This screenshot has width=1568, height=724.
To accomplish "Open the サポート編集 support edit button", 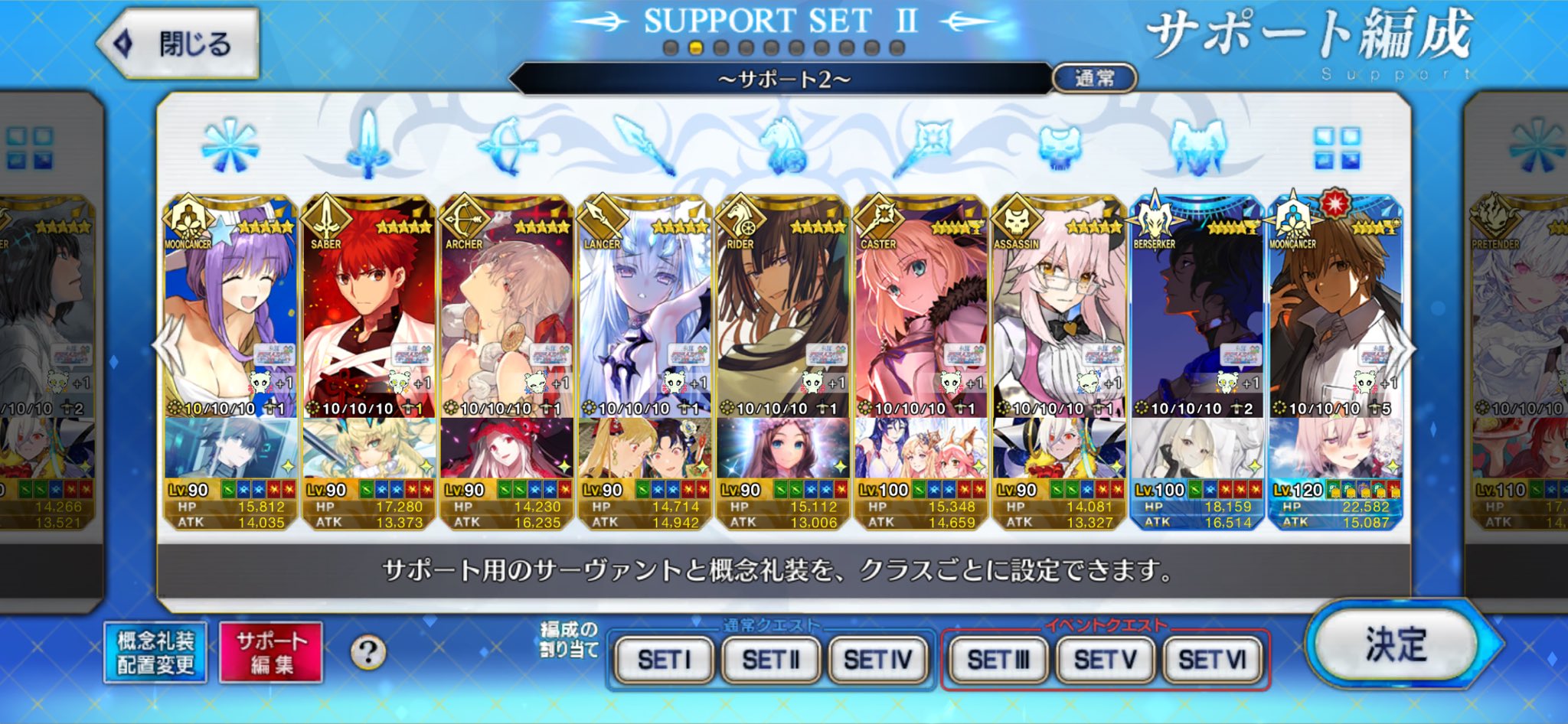I will tap(270, 653).
